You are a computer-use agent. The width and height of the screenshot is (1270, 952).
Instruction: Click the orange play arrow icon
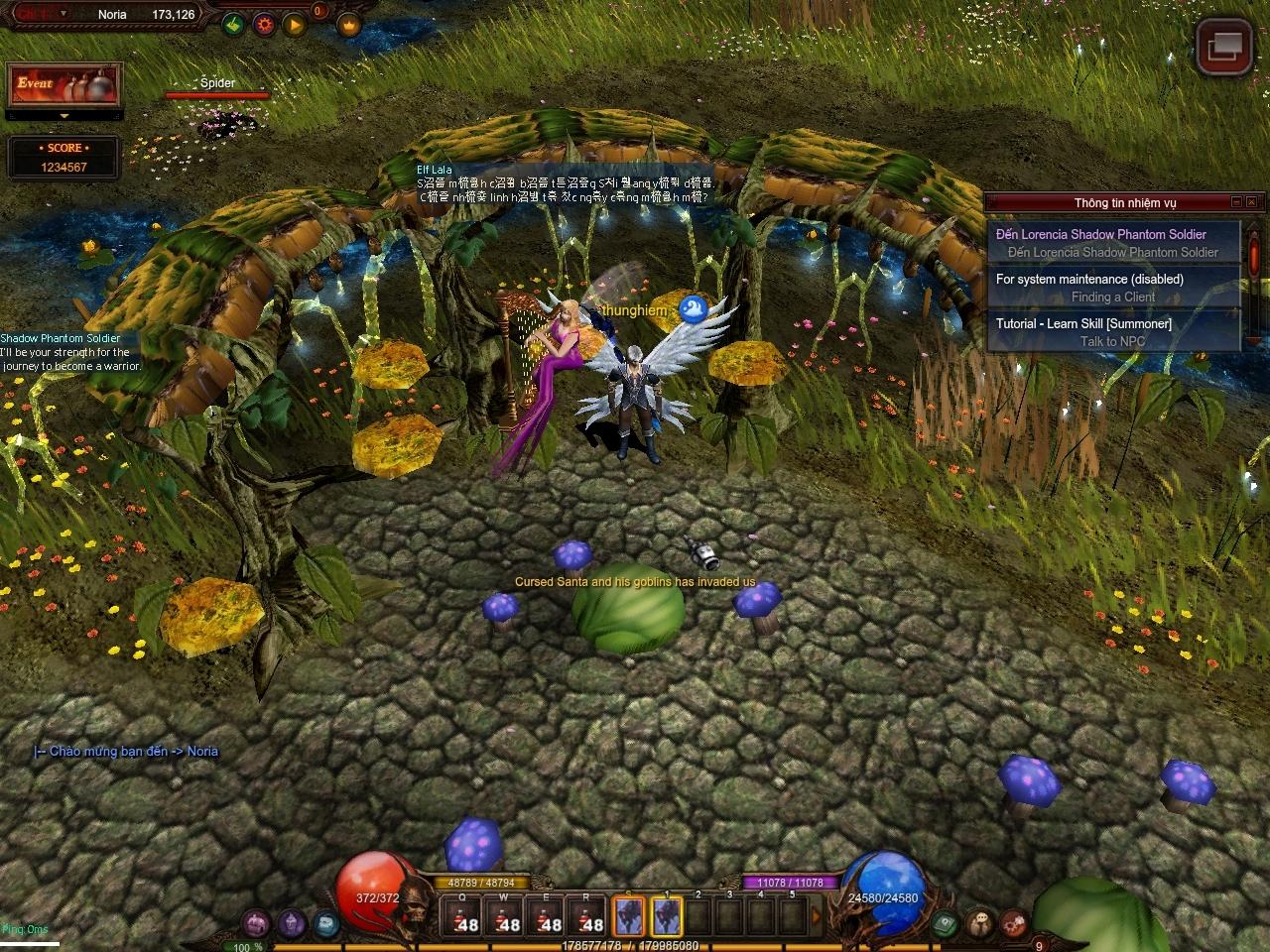pos(295,24)
